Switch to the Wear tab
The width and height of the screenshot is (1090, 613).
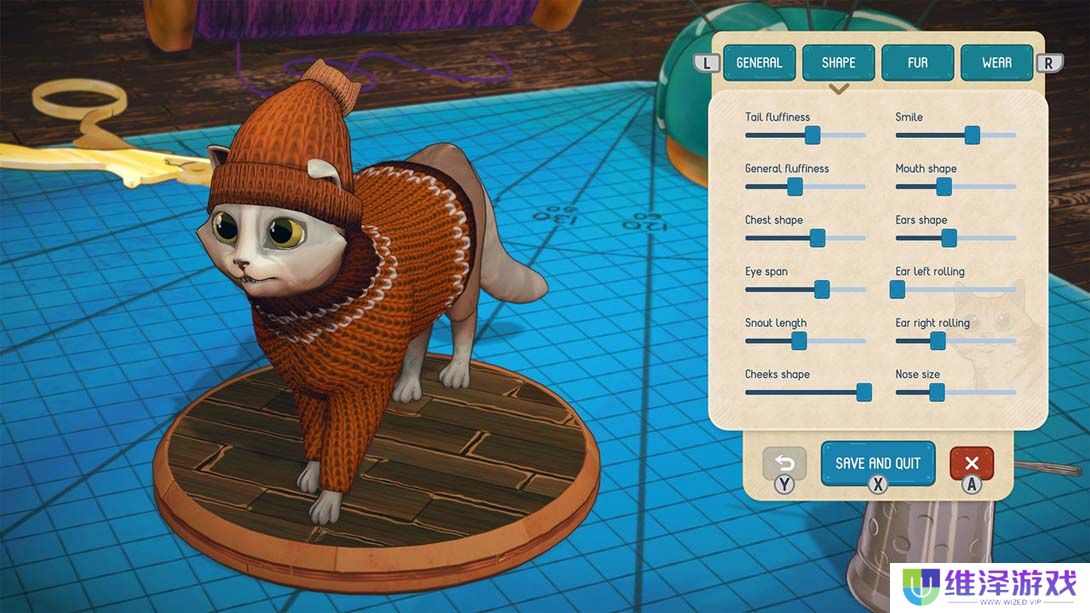point(997,63)
